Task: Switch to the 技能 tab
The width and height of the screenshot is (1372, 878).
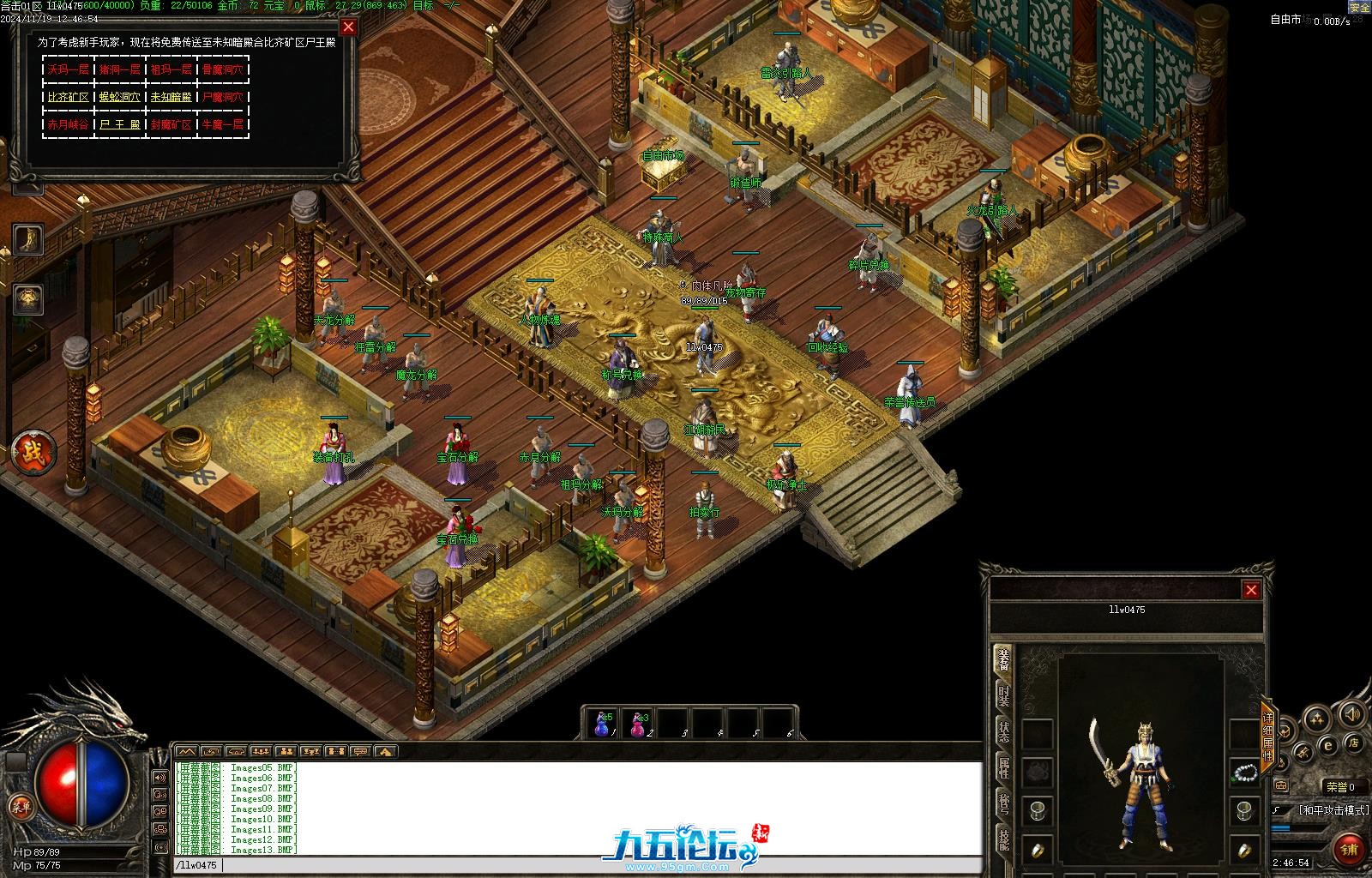Action: (x=1003, y=839)
